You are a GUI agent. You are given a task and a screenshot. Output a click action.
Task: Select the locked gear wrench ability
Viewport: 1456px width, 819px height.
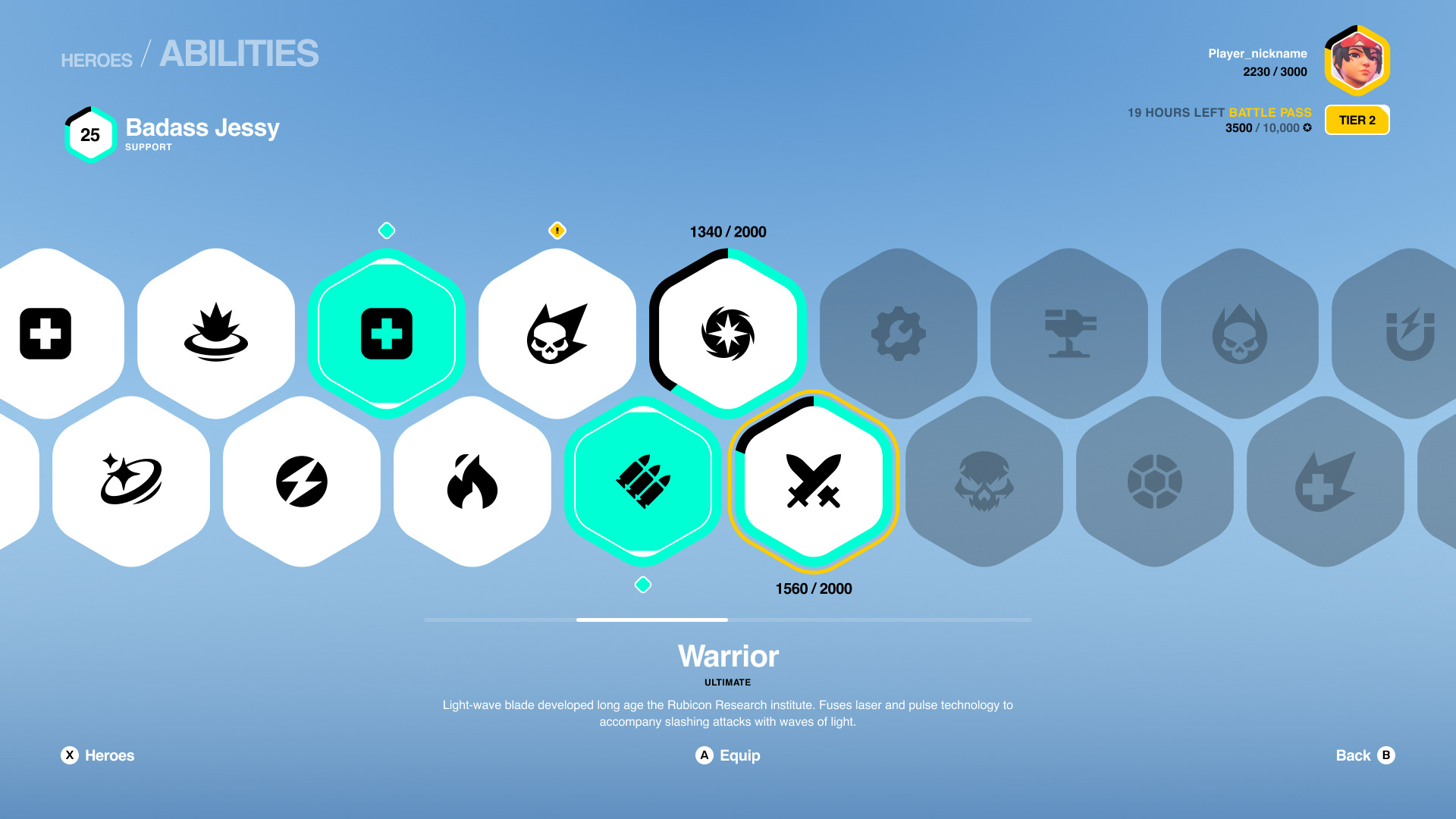click(899, 334)
